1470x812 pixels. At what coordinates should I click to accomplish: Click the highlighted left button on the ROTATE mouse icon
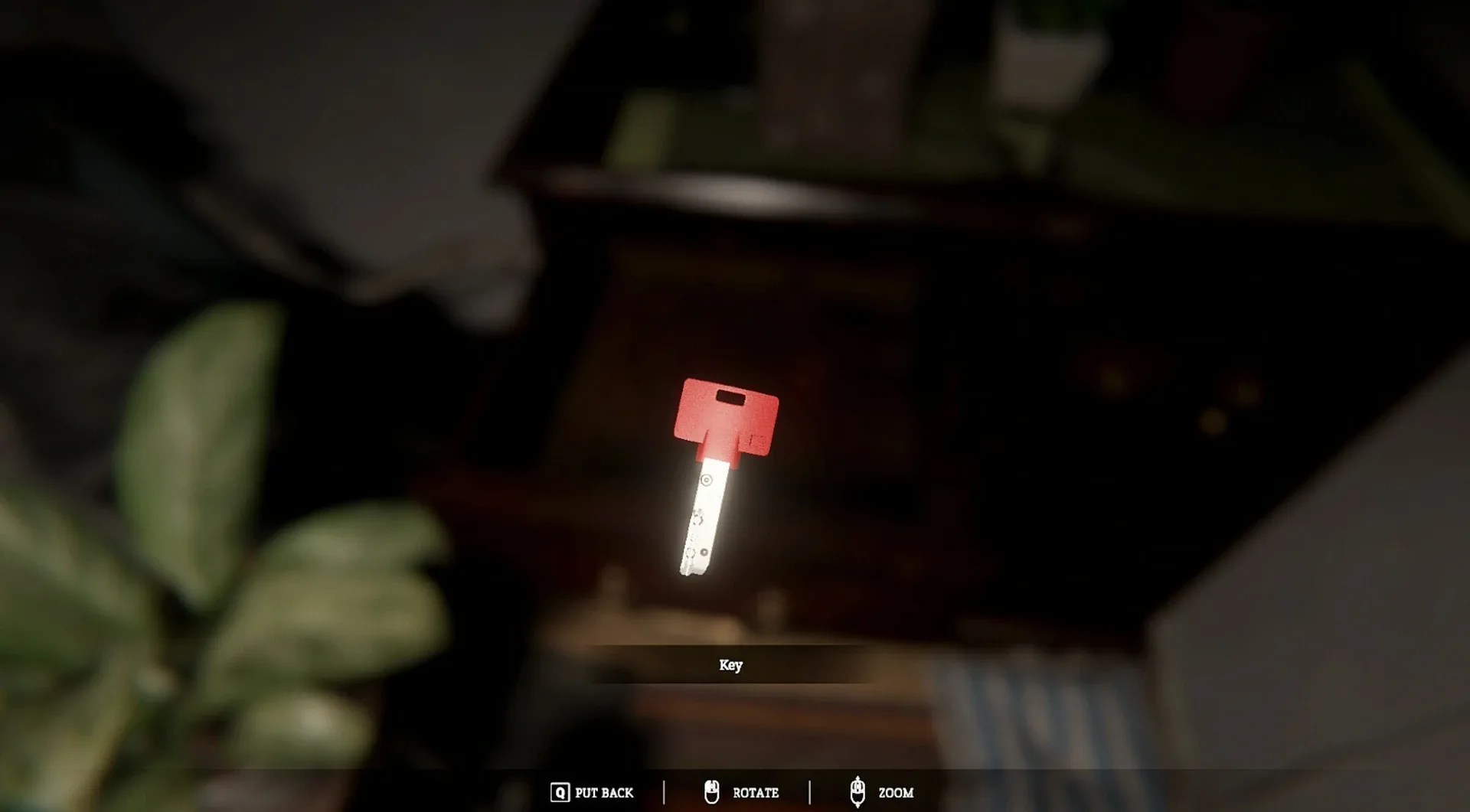click(x=708, y=786)
